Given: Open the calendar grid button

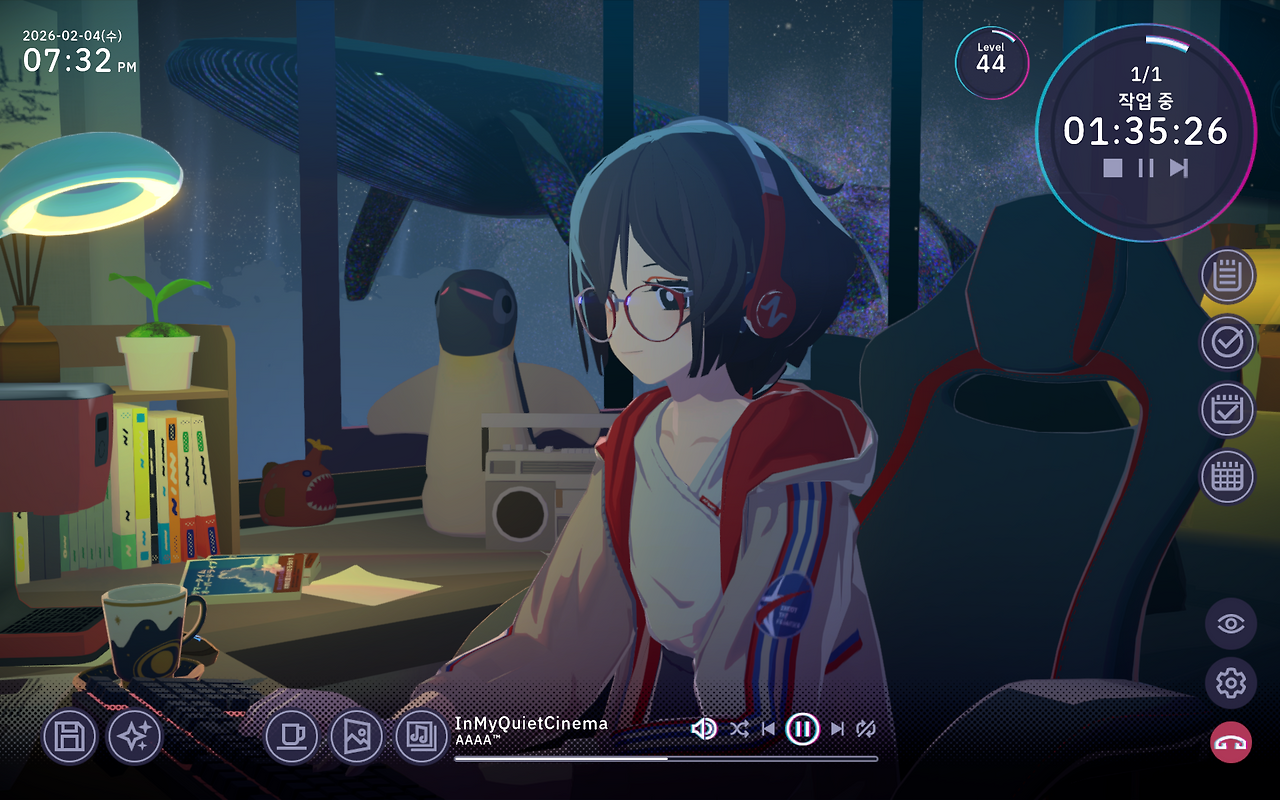Looking at the screenshot, I should [x=1227, y=476].
